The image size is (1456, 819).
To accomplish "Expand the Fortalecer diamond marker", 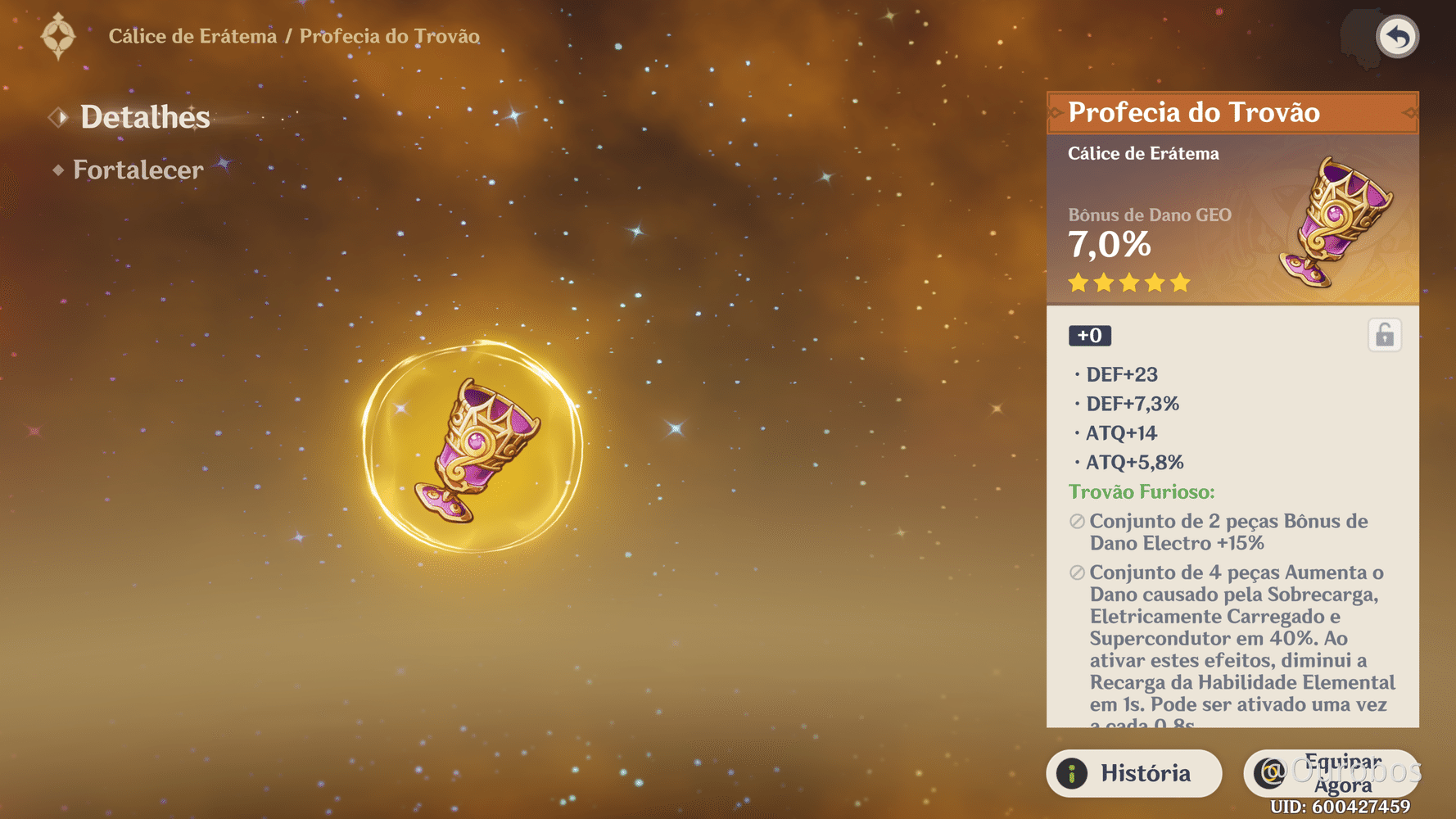I will [x=57, y=170].
